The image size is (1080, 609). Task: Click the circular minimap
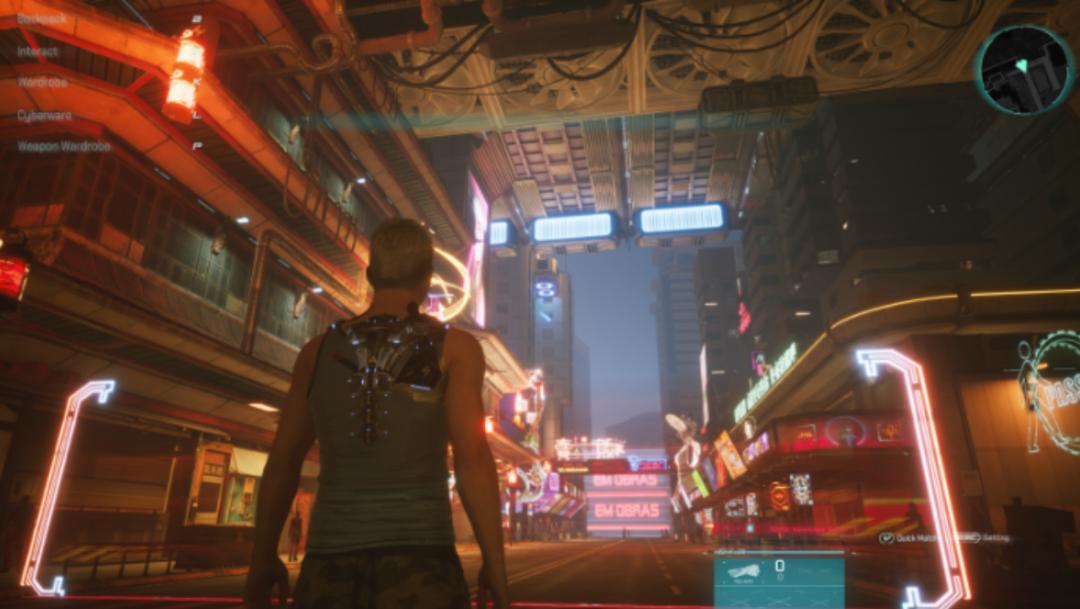tap(1025, 69)
